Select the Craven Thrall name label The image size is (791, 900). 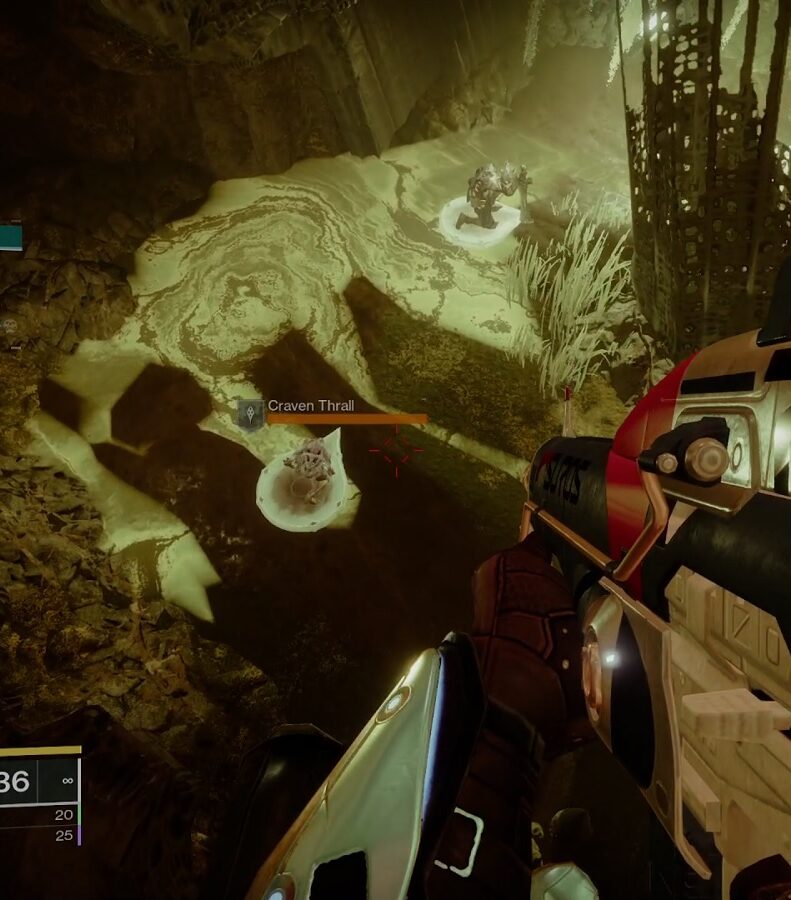311,406
